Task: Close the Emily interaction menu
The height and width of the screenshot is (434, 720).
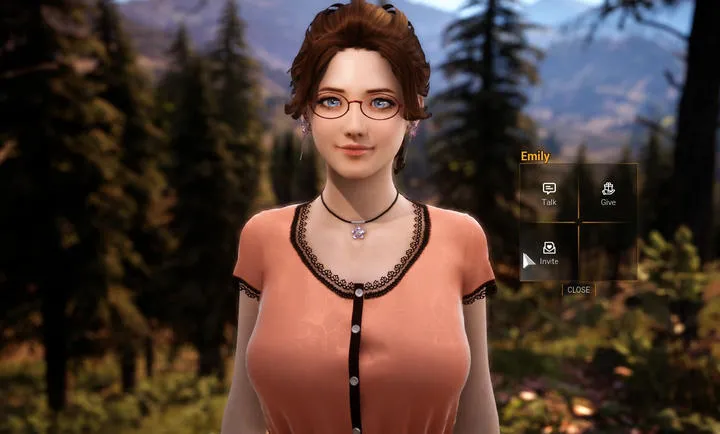Action: (x=578, y=290)
